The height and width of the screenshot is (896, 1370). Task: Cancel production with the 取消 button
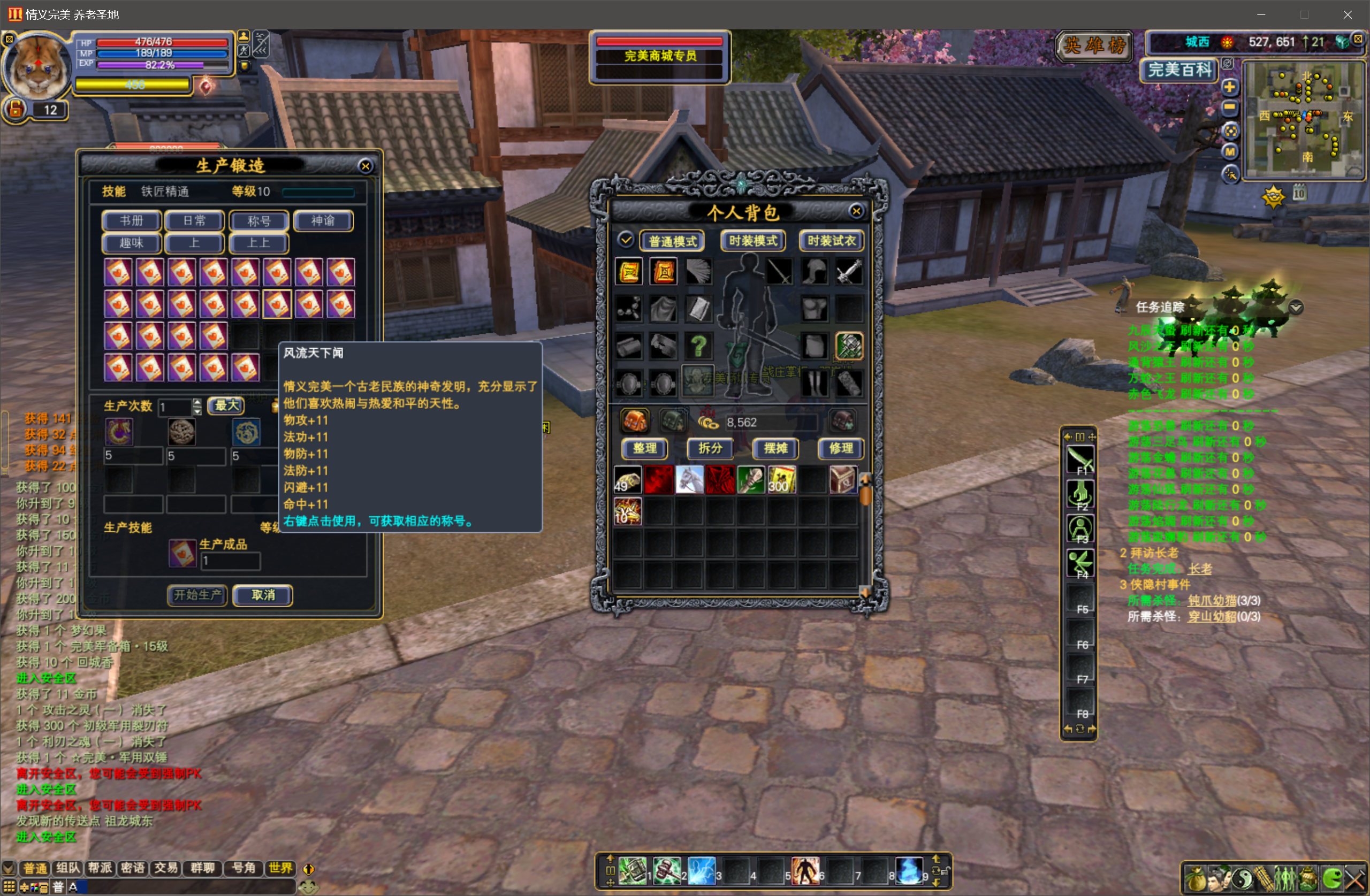263,595
